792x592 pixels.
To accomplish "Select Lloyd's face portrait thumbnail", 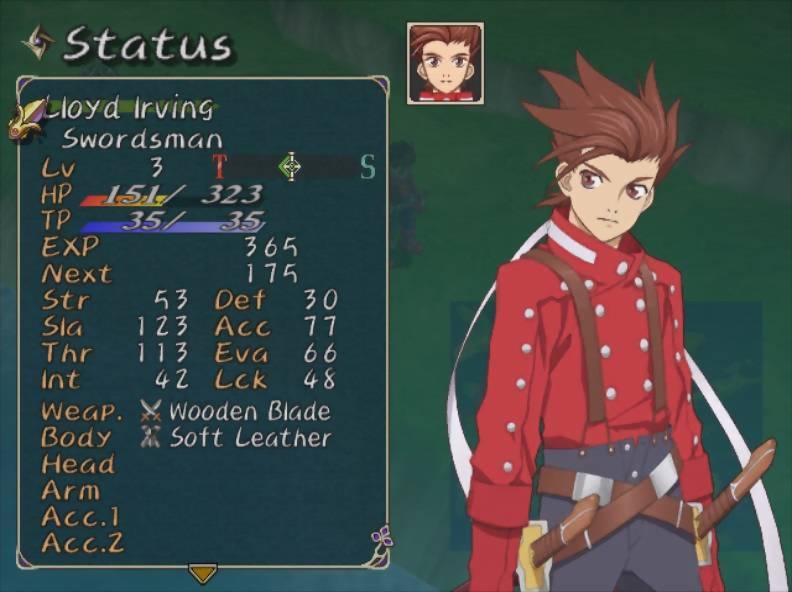I will pyautogui.click(x=445, y=63).
